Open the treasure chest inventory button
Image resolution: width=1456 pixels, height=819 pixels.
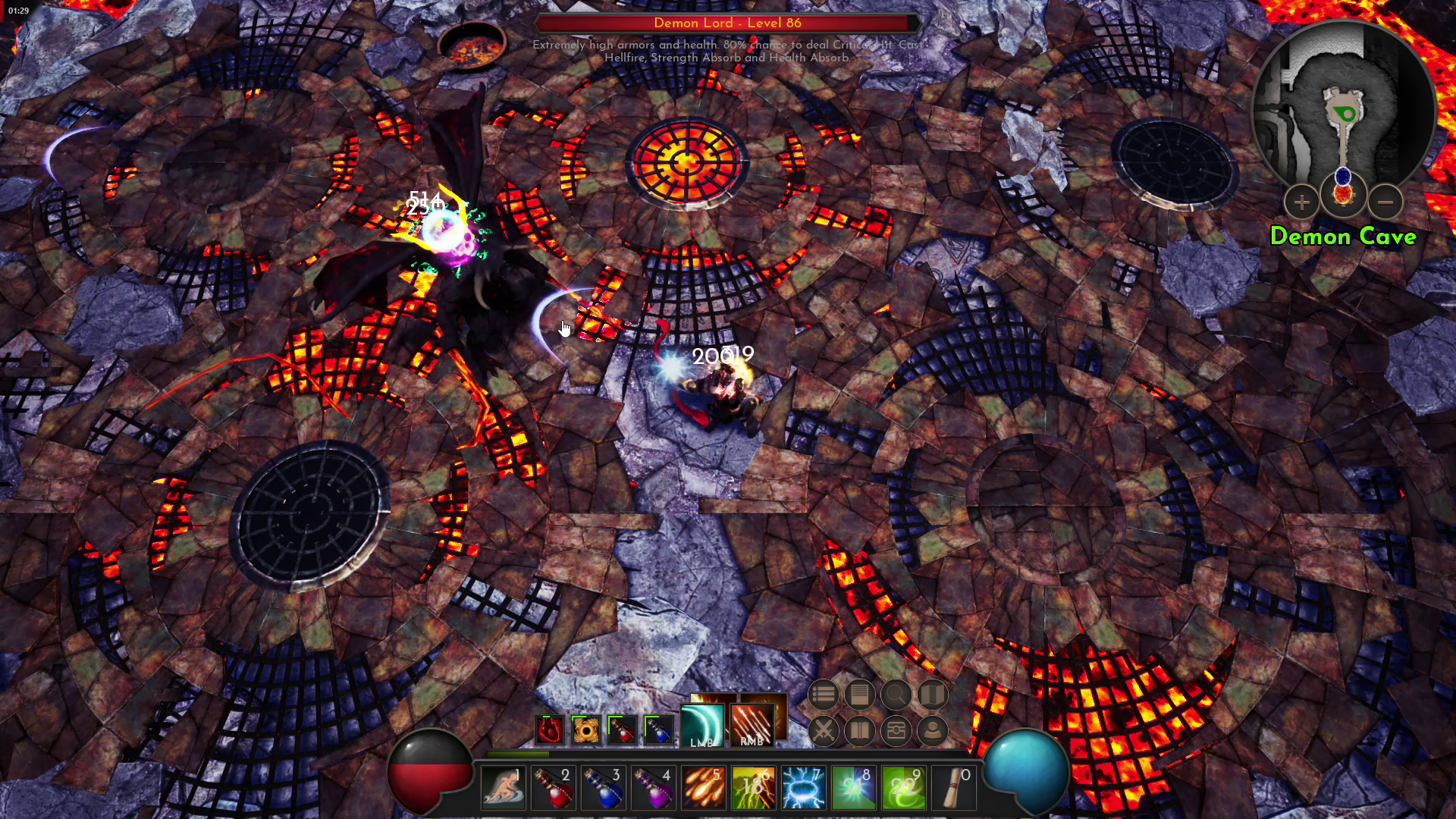point(896,731)
